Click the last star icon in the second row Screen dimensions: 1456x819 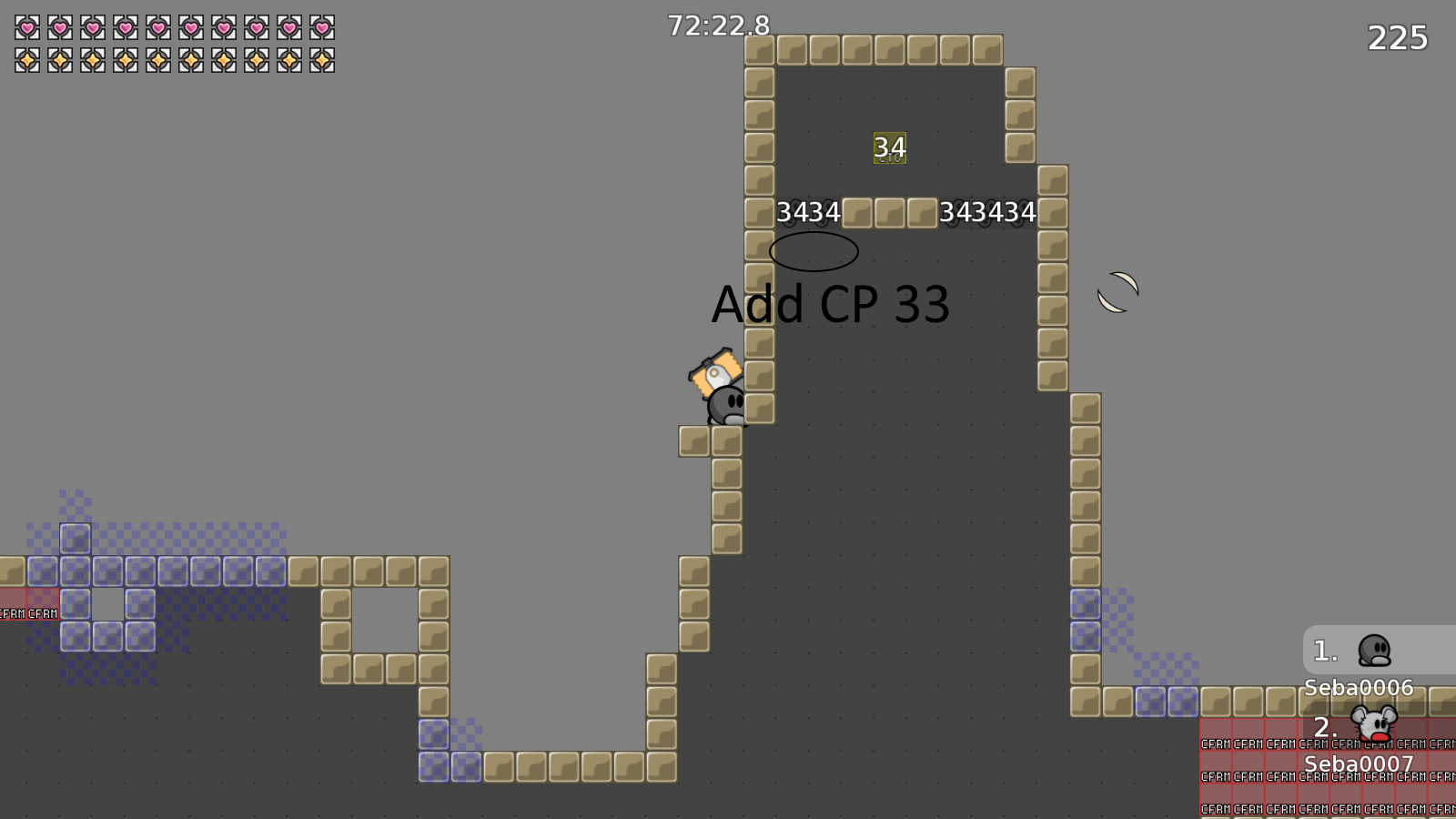pos(323,59)
